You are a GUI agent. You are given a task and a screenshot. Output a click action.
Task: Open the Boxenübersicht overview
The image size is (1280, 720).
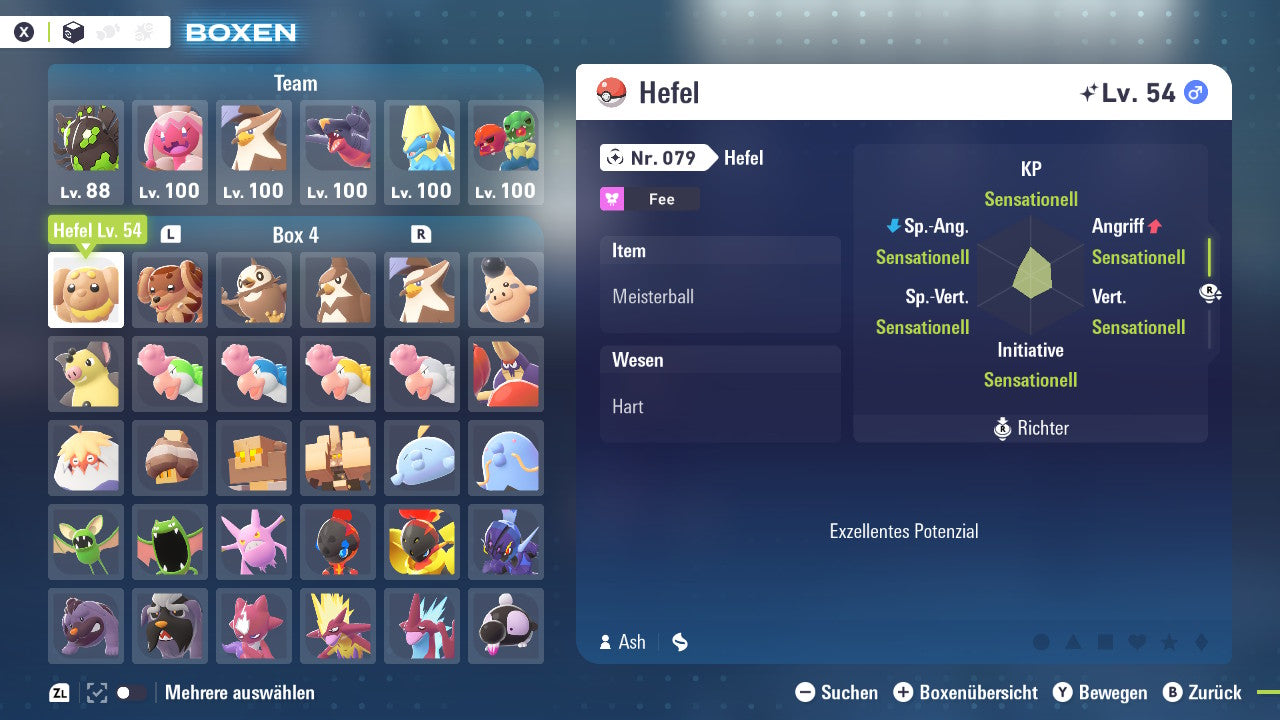pos(966,692)
